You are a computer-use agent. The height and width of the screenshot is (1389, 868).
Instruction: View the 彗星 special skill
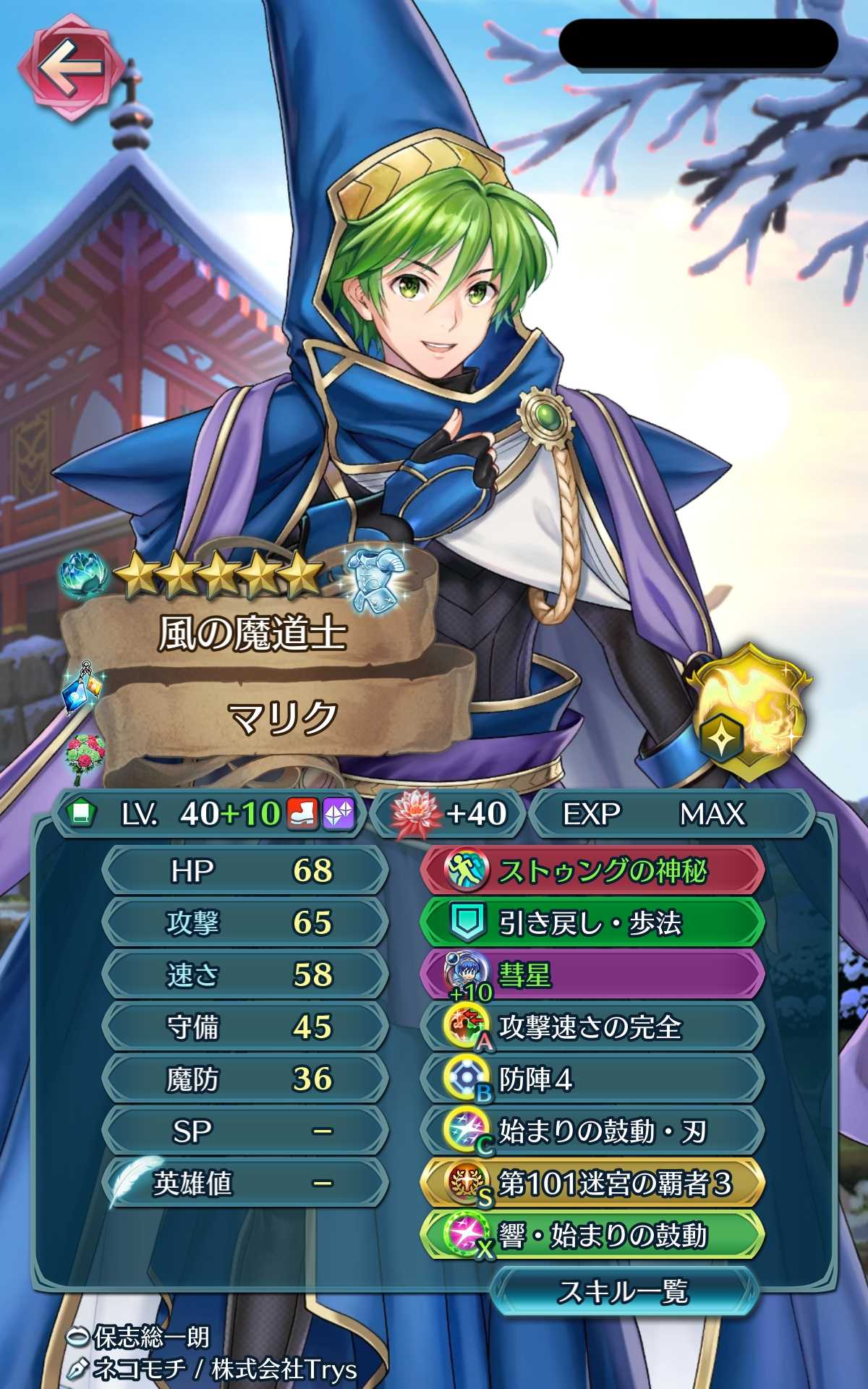tap(592, 974)
